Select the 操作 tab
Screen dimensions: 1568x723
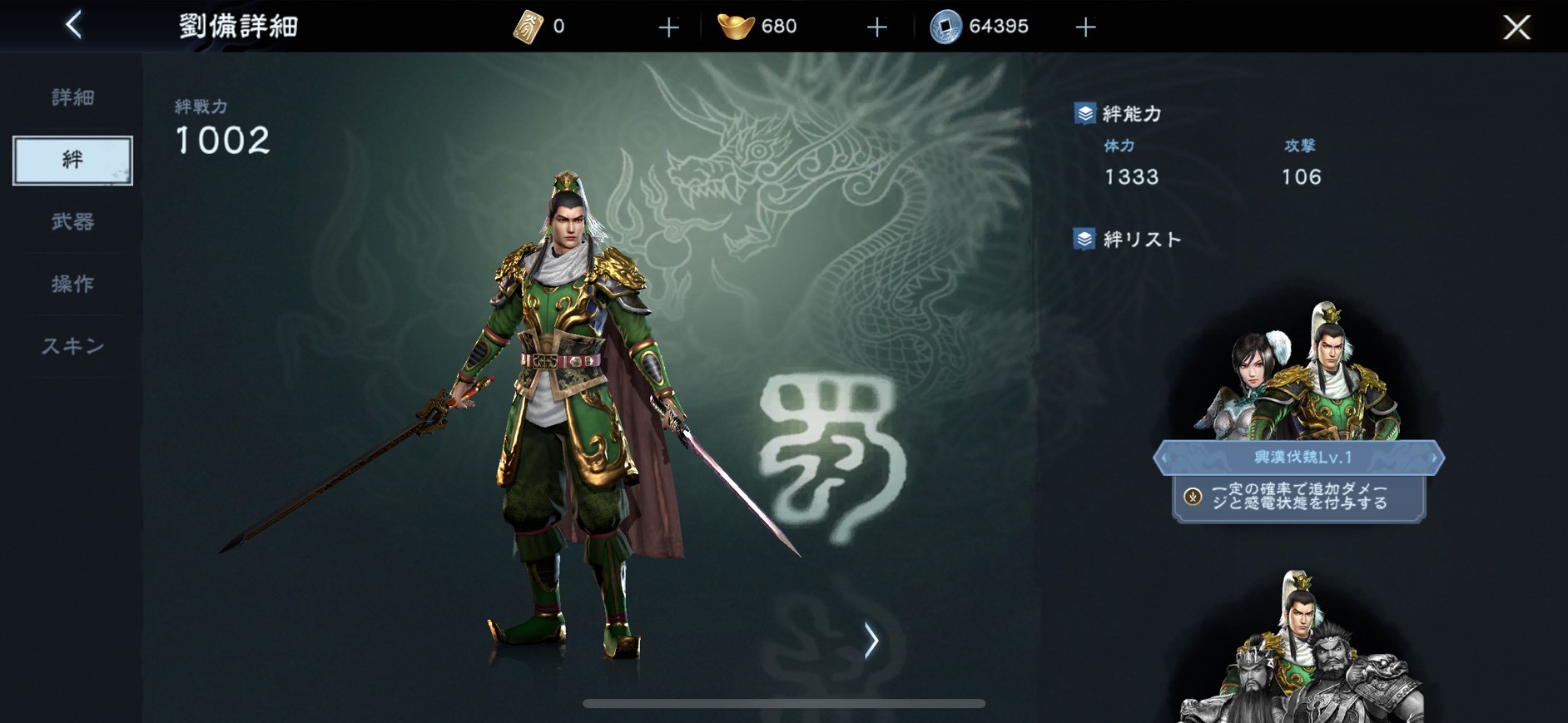tap(73, 284)
